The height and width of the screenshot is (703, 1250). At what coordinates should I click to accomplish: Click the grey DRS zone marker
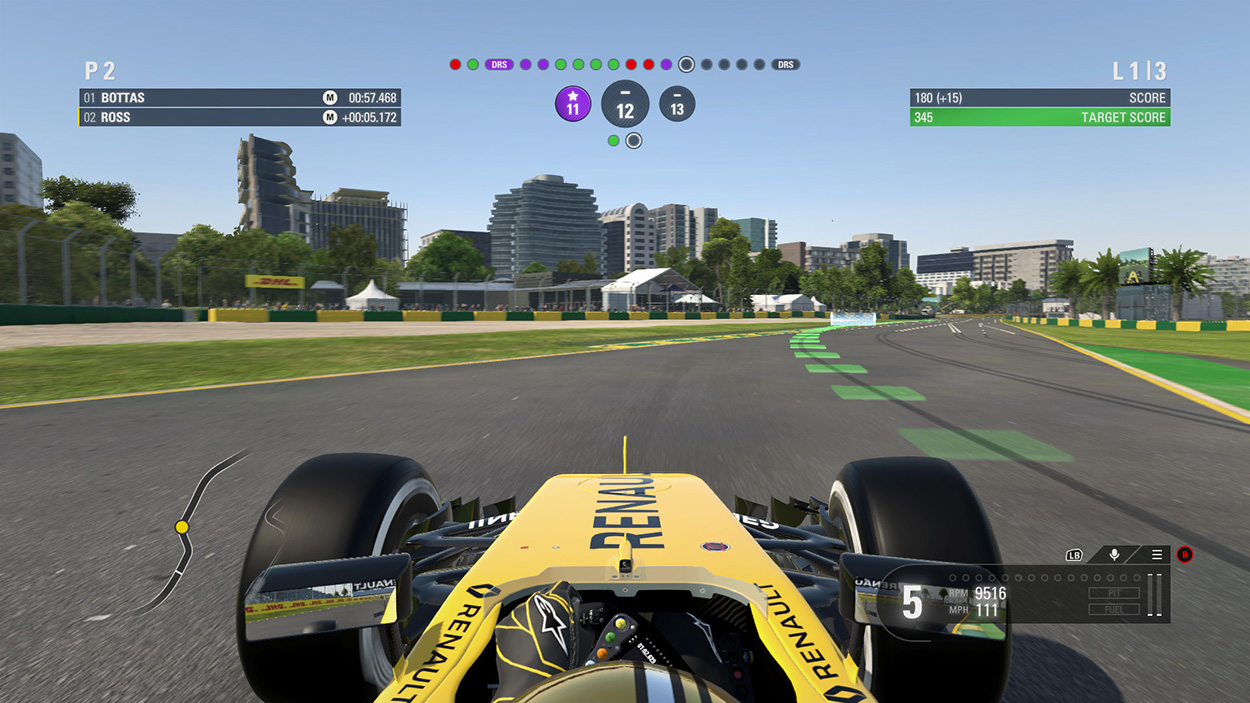pos(786,65)
